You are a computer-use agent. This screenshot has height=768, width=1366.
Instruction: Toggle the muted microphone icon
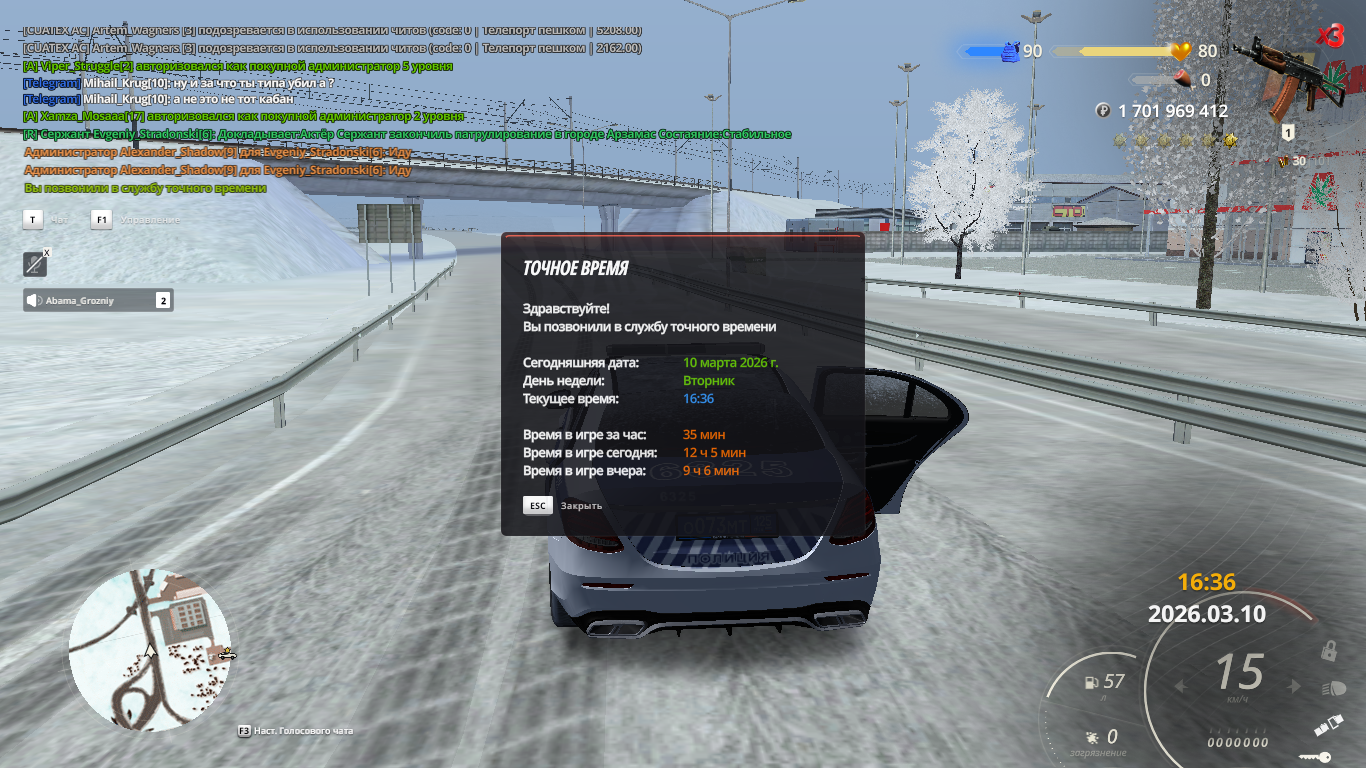point(36,264)
